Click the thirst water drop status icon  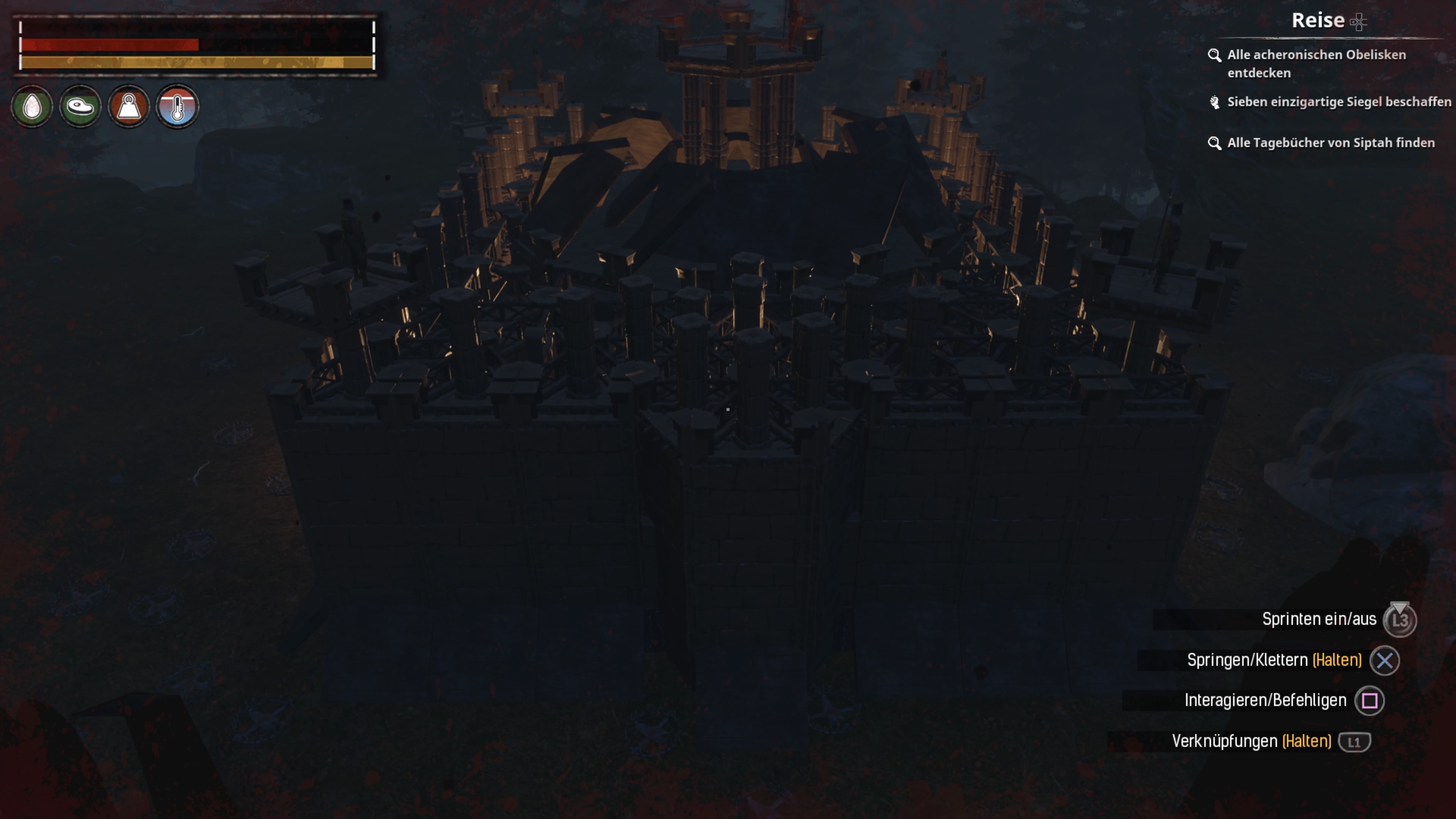click(x=32, y=106)
